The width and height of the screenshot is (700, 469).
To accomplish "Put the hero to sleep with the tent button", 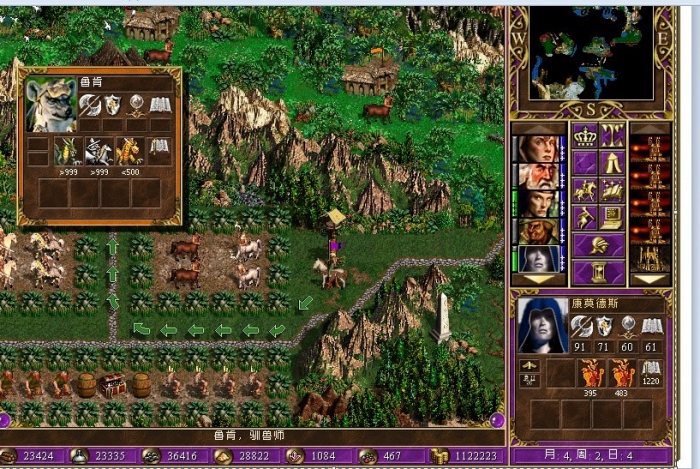I will [x=612, y=163].
